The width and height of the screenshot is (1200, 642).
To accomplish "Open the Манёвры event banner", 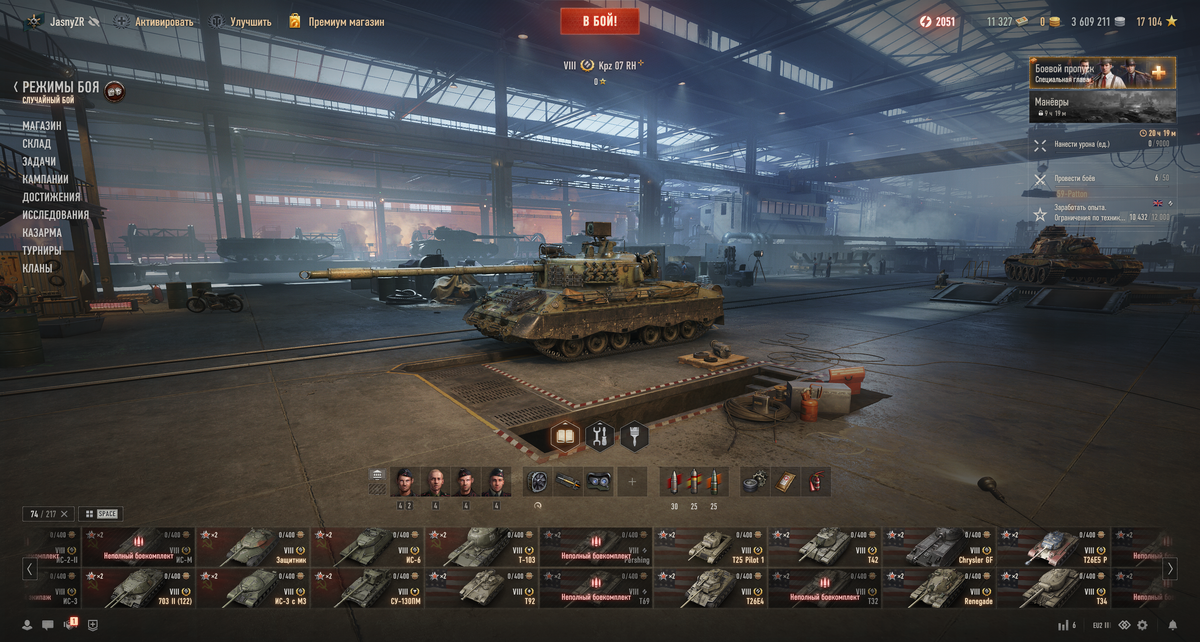I will coord(1100,107).
